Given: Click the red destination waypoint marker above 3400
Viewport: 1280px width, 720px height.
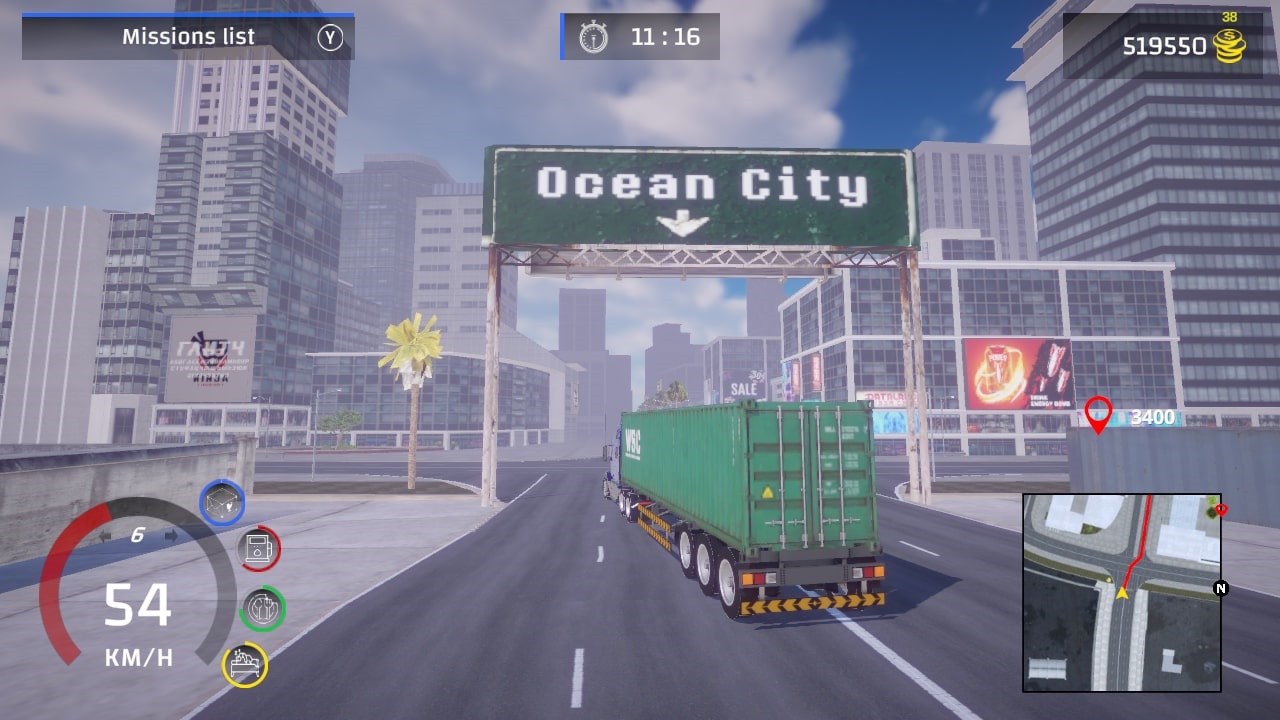Looking at the screenshot, I should [x=1100, y=414].
